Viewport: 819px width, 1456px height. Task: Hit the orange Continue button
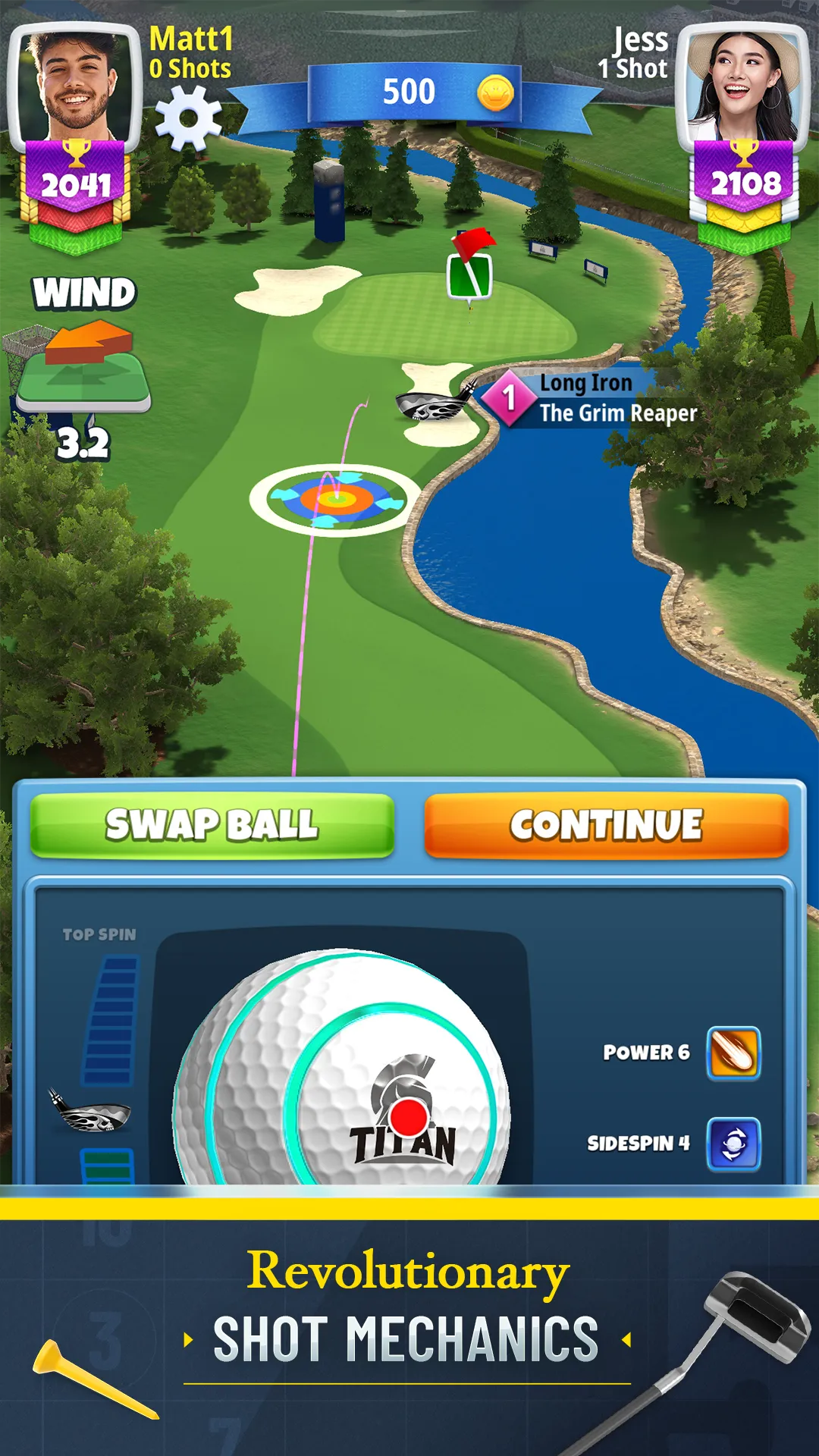(x=606, y=825)
